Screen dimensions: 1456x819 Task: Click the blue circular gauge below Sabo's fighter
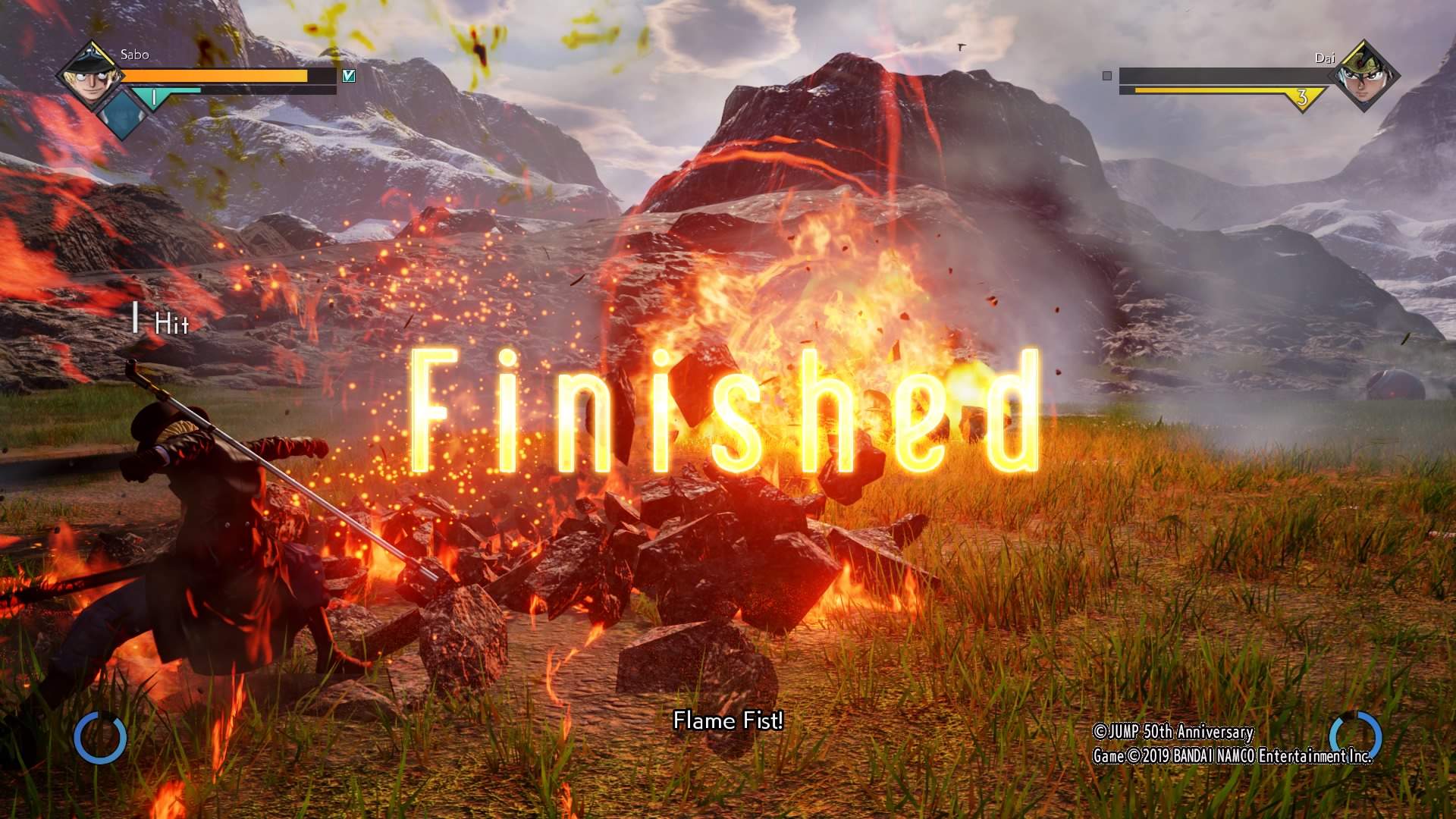pos(100,737)
